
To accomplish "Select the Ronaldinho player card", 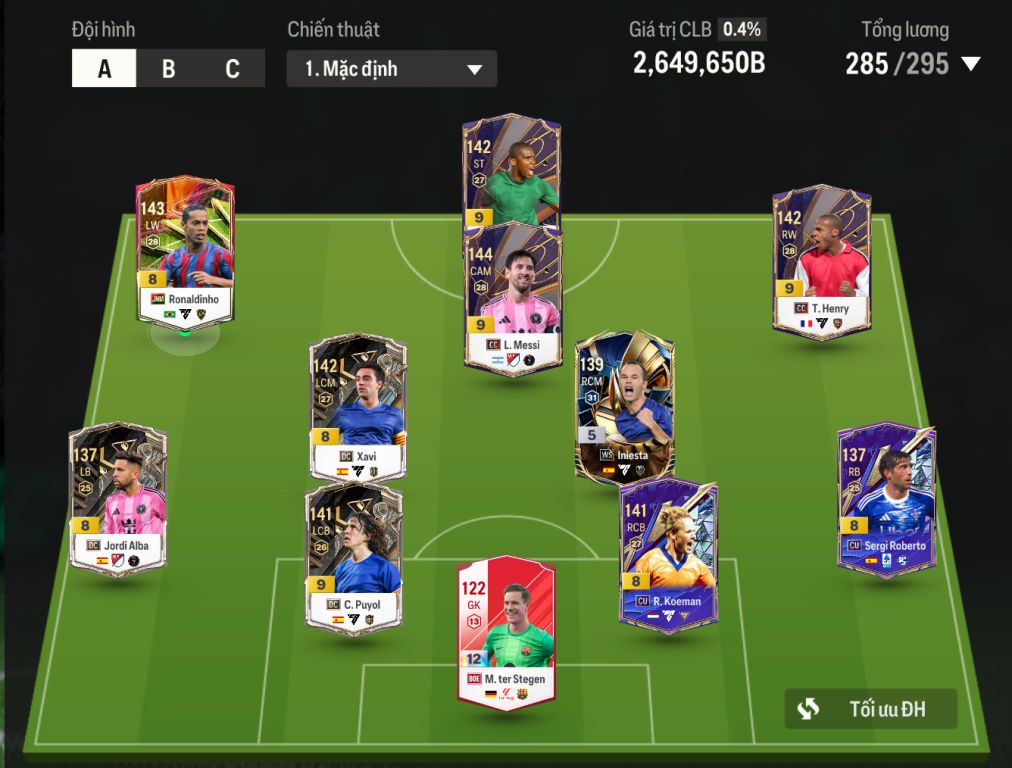I will [185, 252].
